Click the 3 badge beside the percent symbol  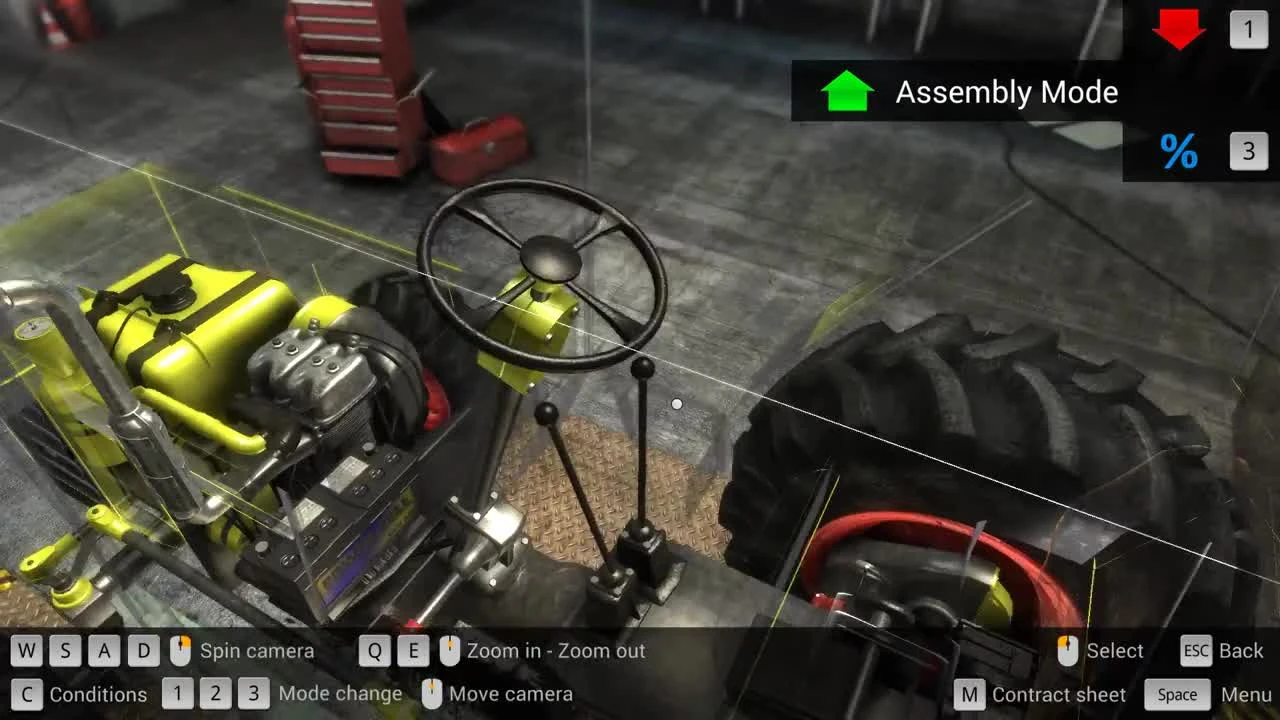(1247, 152)
